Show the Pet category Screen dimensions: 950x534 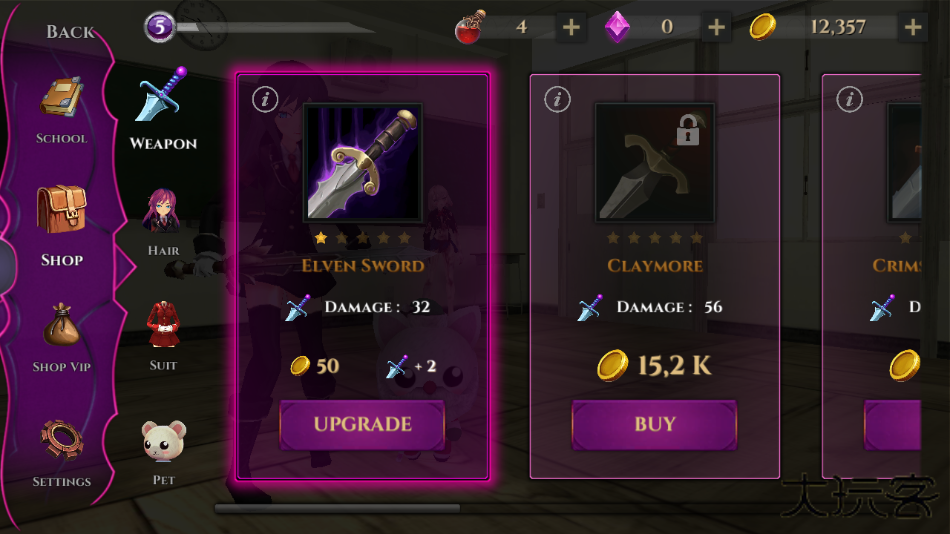click(163, 452)
